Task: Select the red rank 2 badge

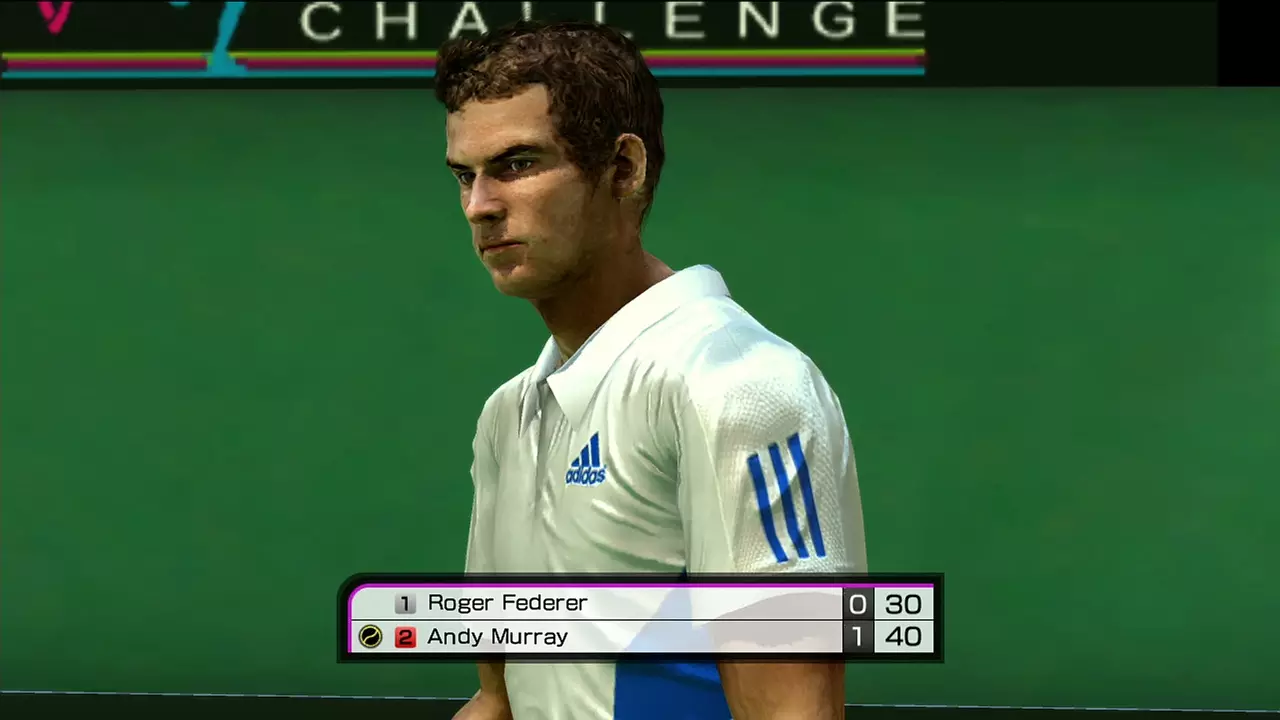Action: [x=404, y=636]
